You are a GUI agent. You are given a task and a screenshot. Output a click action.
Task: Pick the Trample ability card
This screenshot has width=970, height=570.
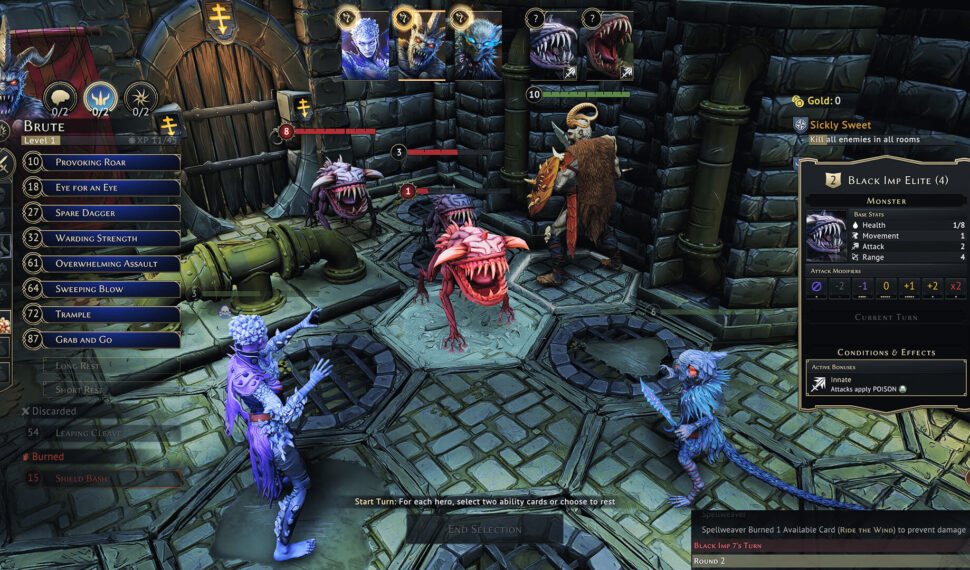tap(100, 315)
